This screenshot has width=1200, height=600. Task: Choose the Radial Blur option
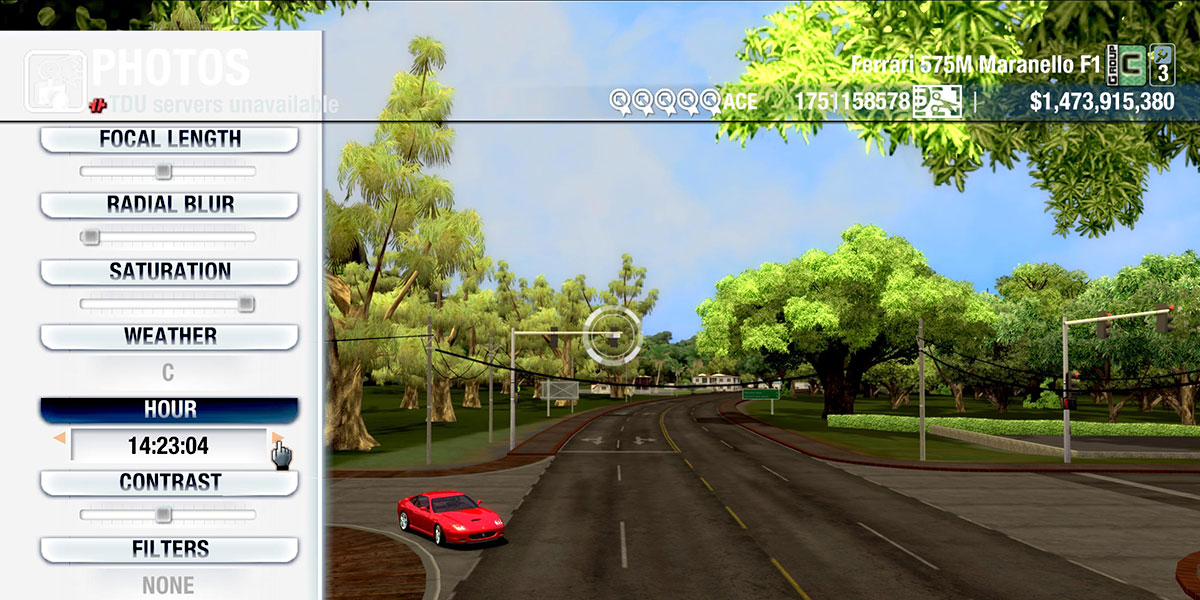[169, 205]
